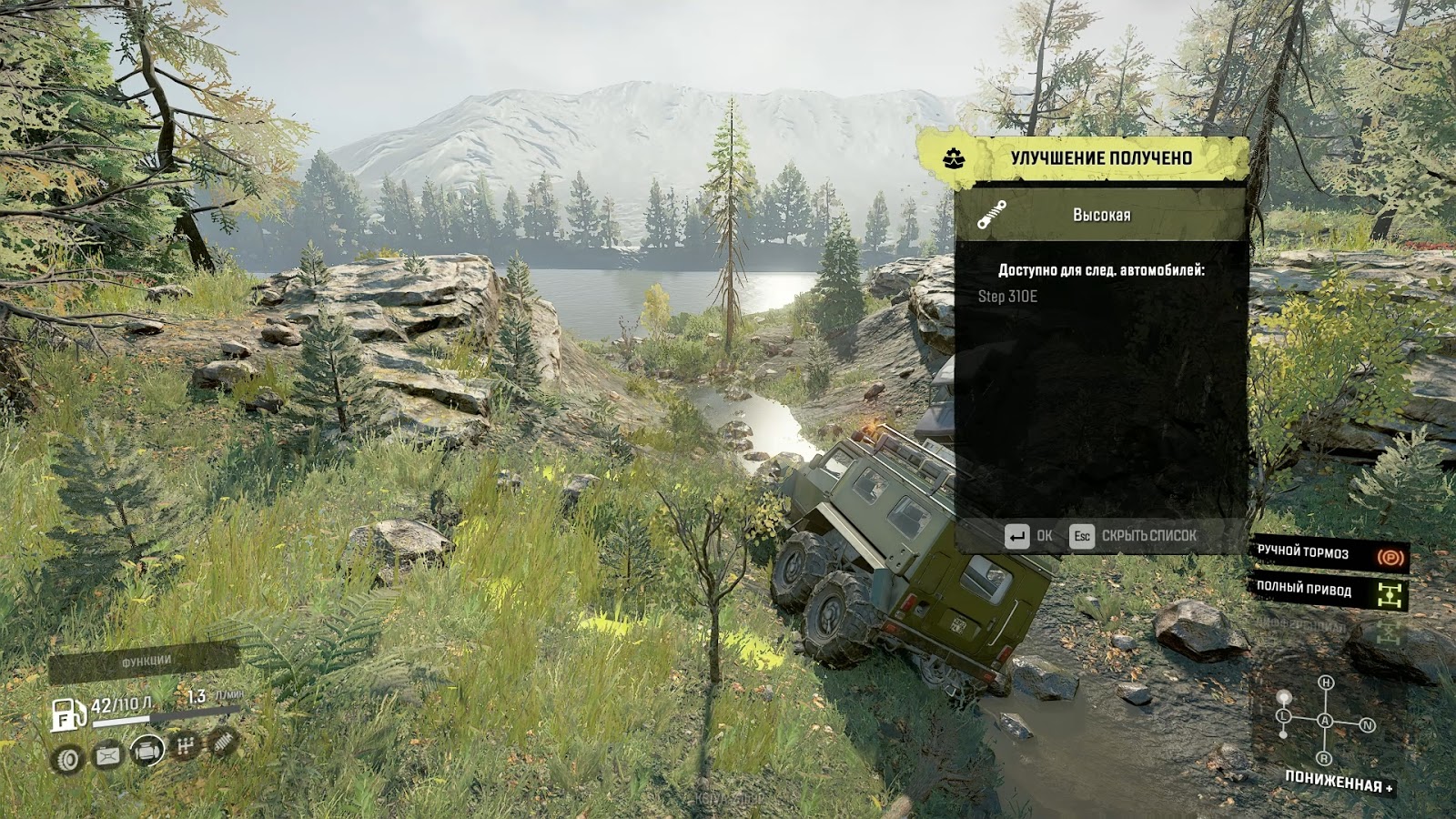This screenshot has height=819, width=1456.
Task: Click the Высокая suspension upgrade row
Action: (x=1100, y=216)
